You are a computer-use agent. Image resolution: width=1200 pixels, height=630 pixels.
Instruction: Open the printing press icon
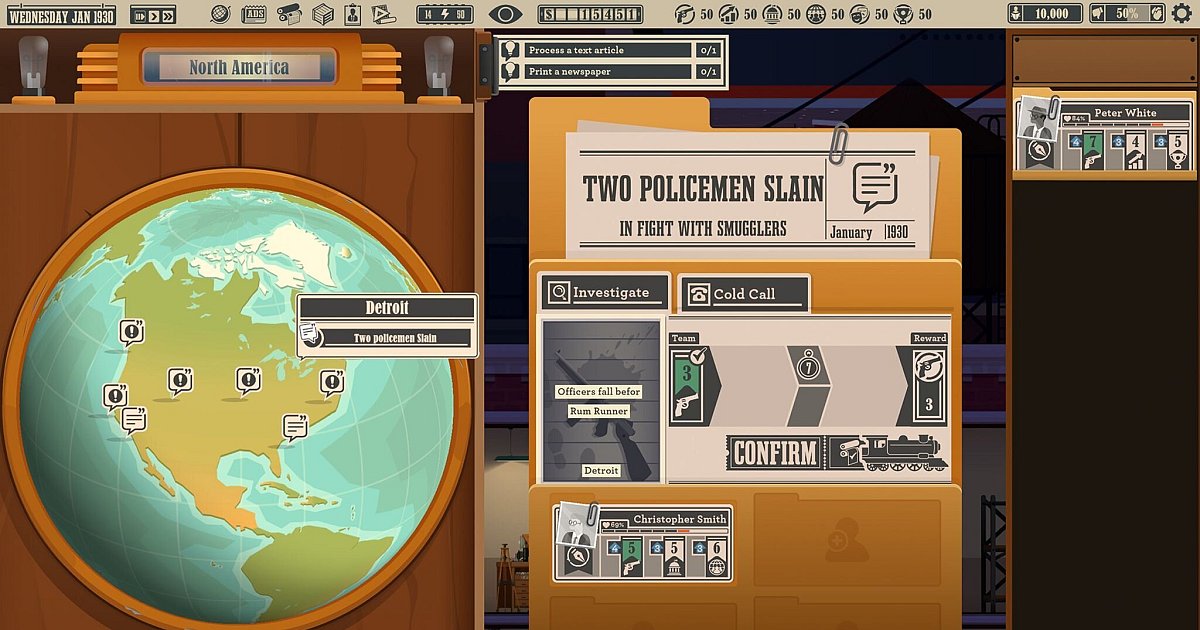pyautogui.click(x=289, y=15)
